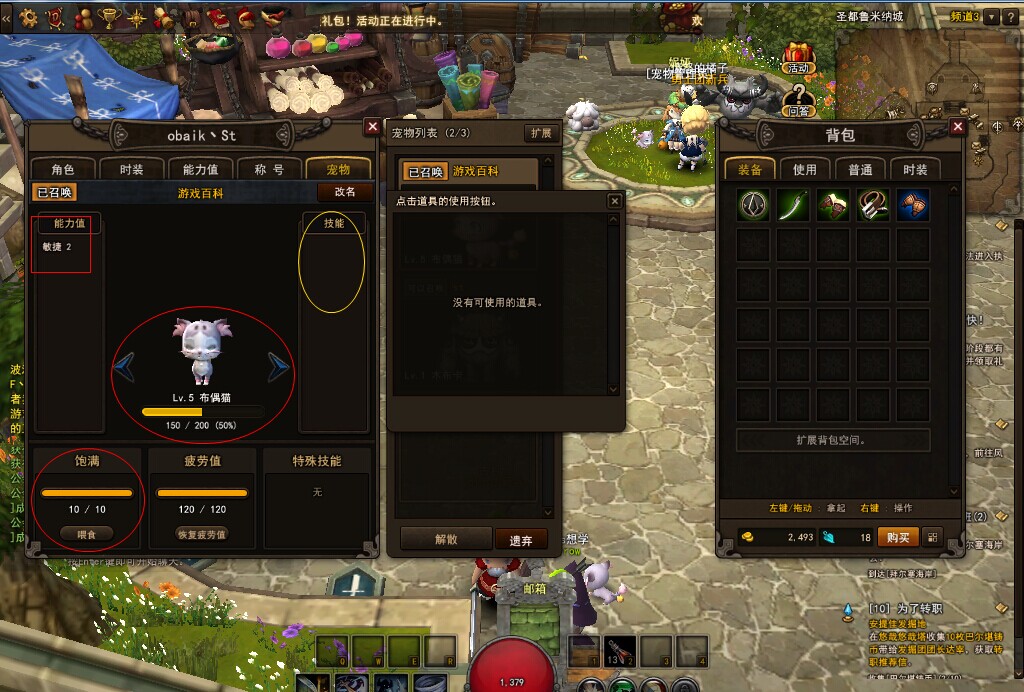Click the 改名 rename pet button
The width and height of the screenshot is (1024, 692).
pyautogui.click(x=344, y=192)
